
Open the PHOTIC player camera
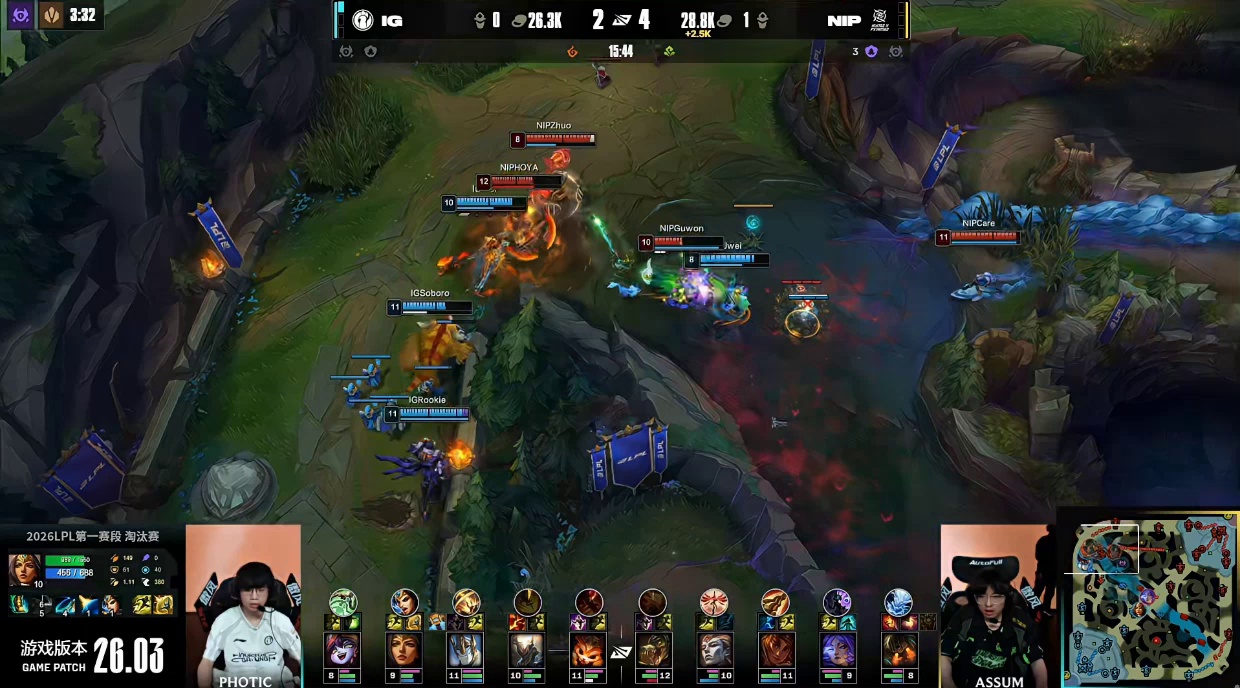[243, 606]
